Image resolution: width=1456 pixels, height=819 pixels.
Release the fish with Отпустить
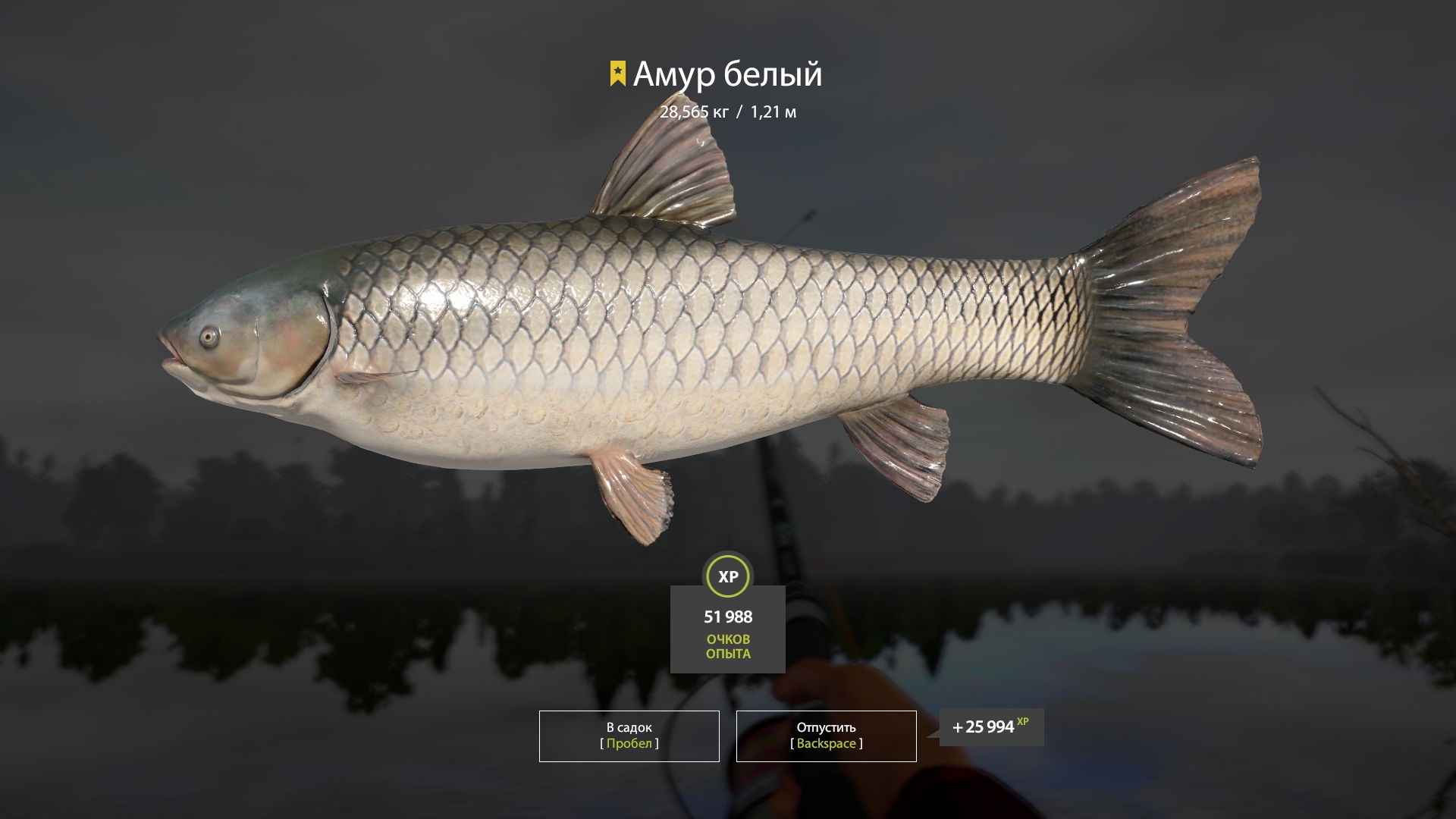(826, 736)
